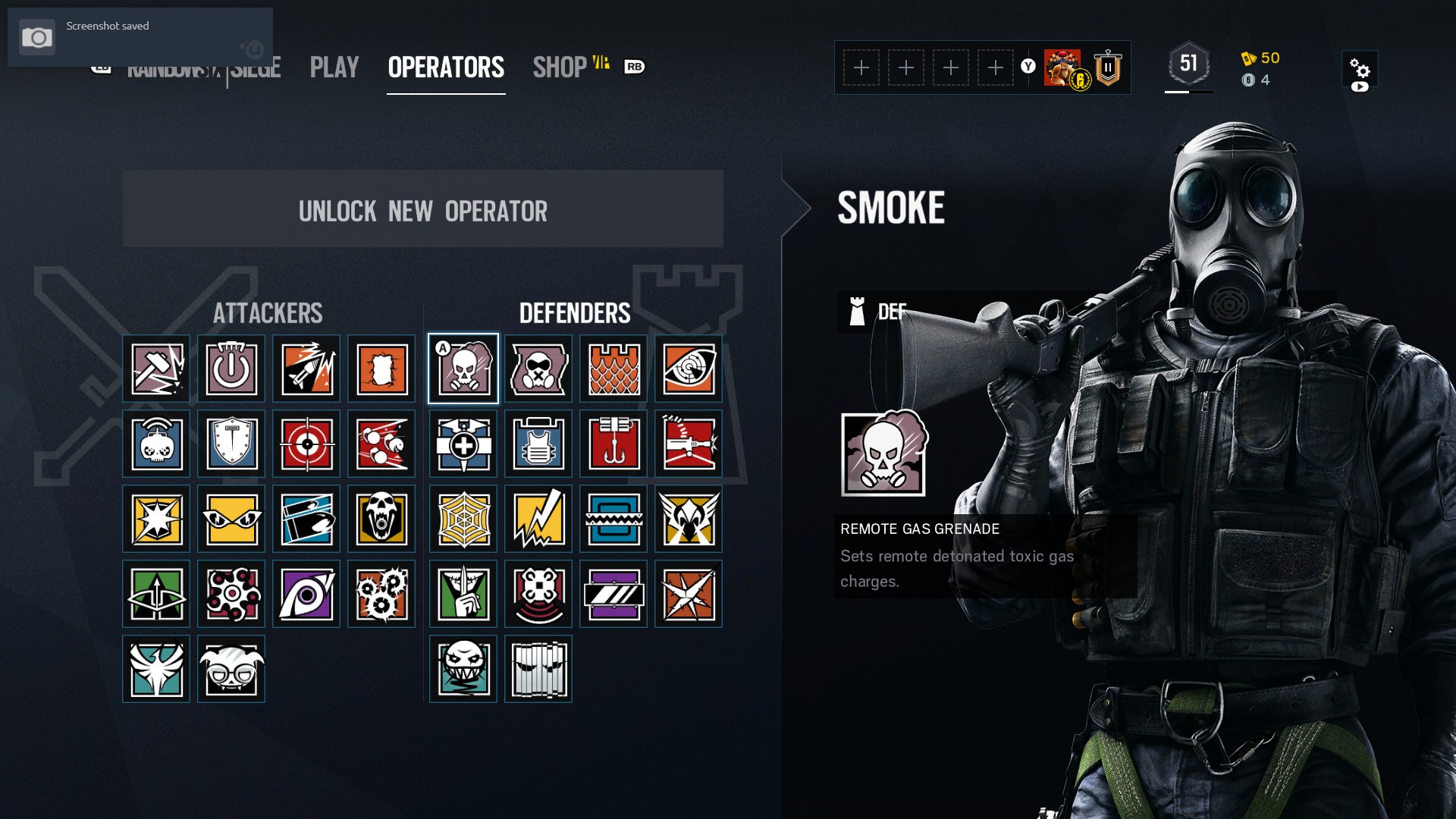Select the Dokkaebi glasses operator icon
Image resolution: width=1456 pixels, height=819 pixels.
coord(231,669)
